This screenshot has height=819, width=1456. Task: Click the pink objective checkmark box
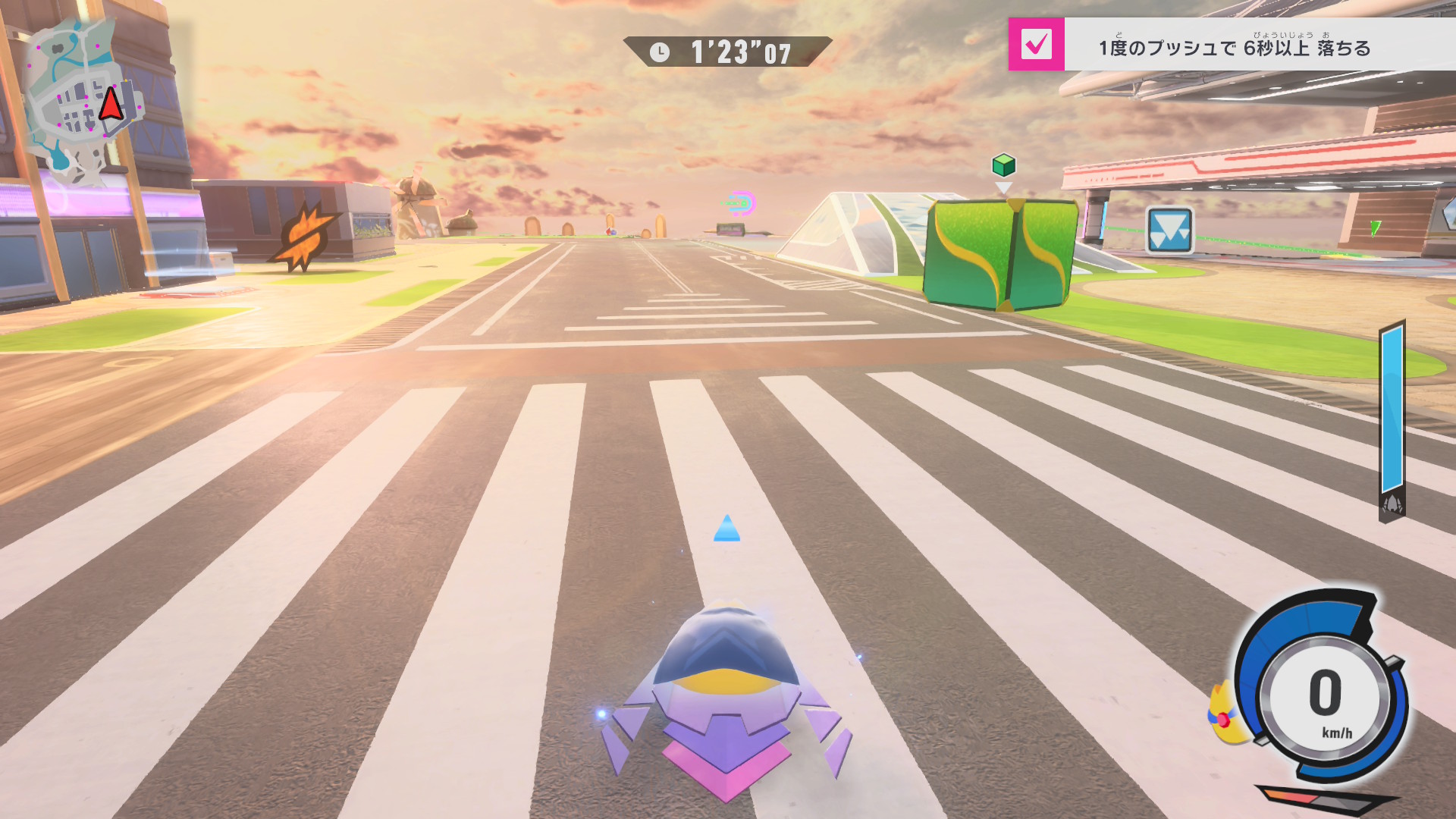[1036, 45]
